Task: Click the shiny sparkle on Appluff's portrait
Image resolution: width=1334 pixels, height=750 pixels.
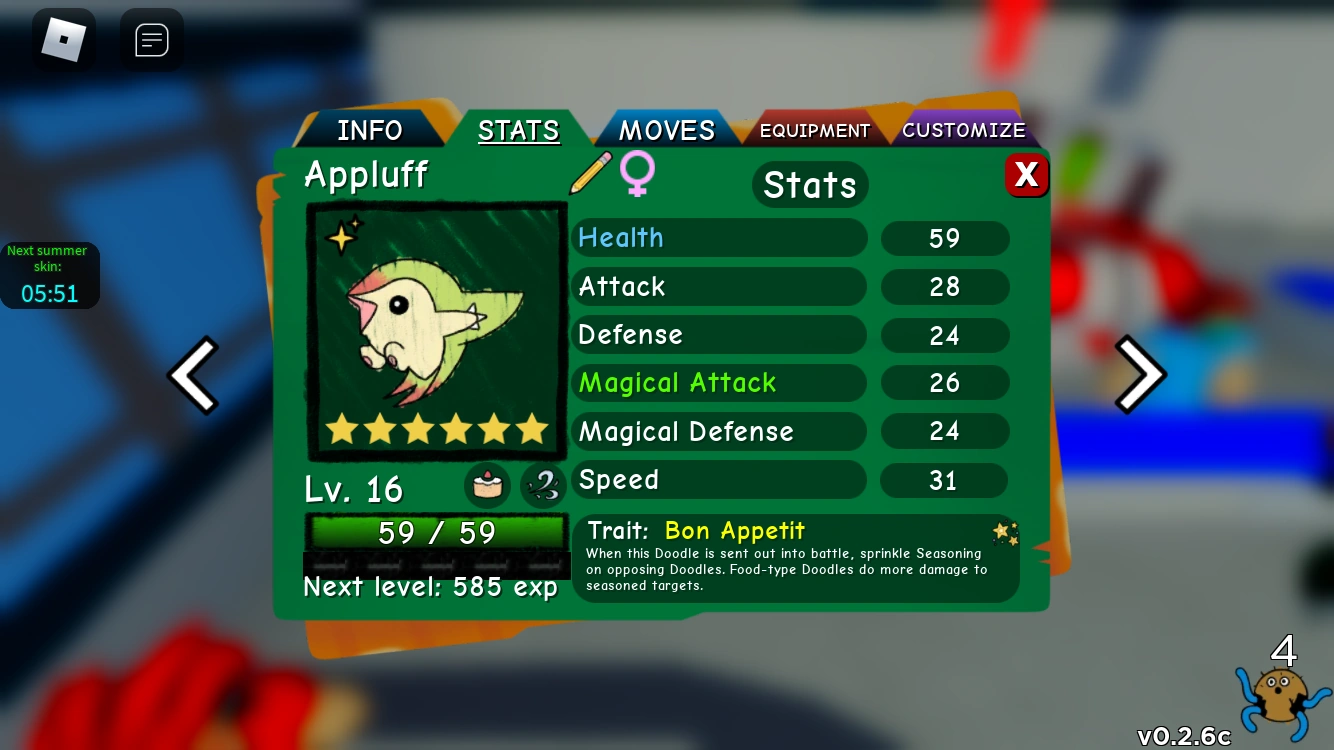Action: pyautogui.click(x=340, y=237)
